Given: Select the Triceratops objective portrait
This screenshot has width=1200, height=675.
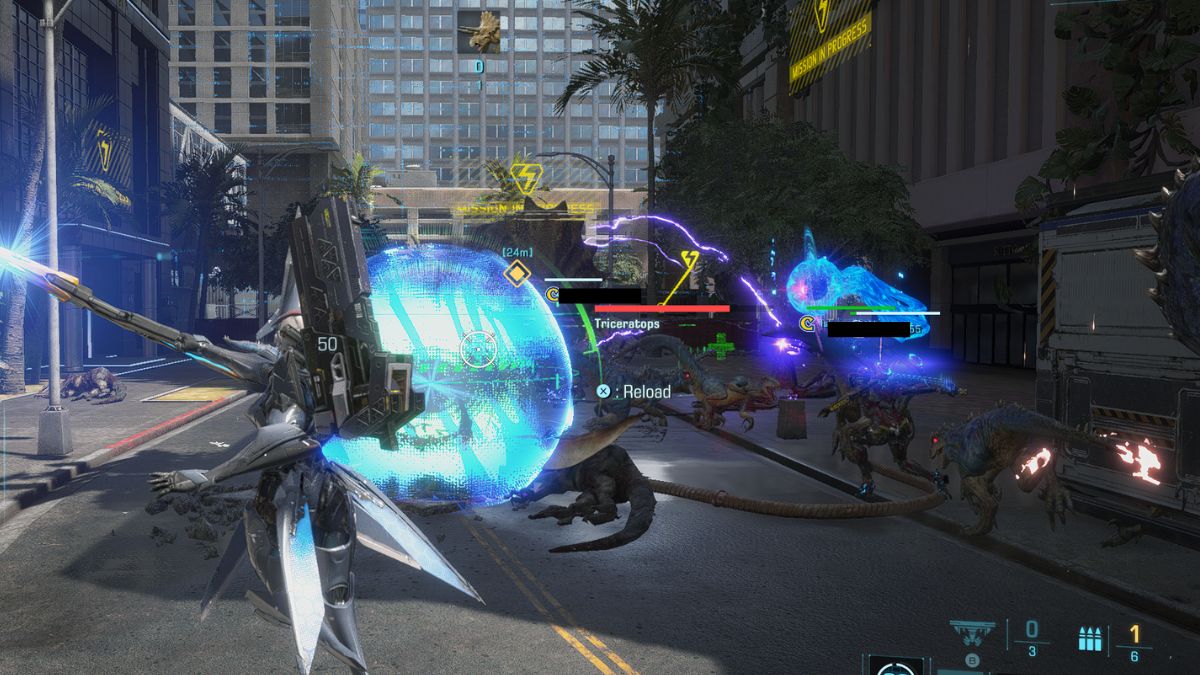Looking at the screenshot, I should click(479, 32).
